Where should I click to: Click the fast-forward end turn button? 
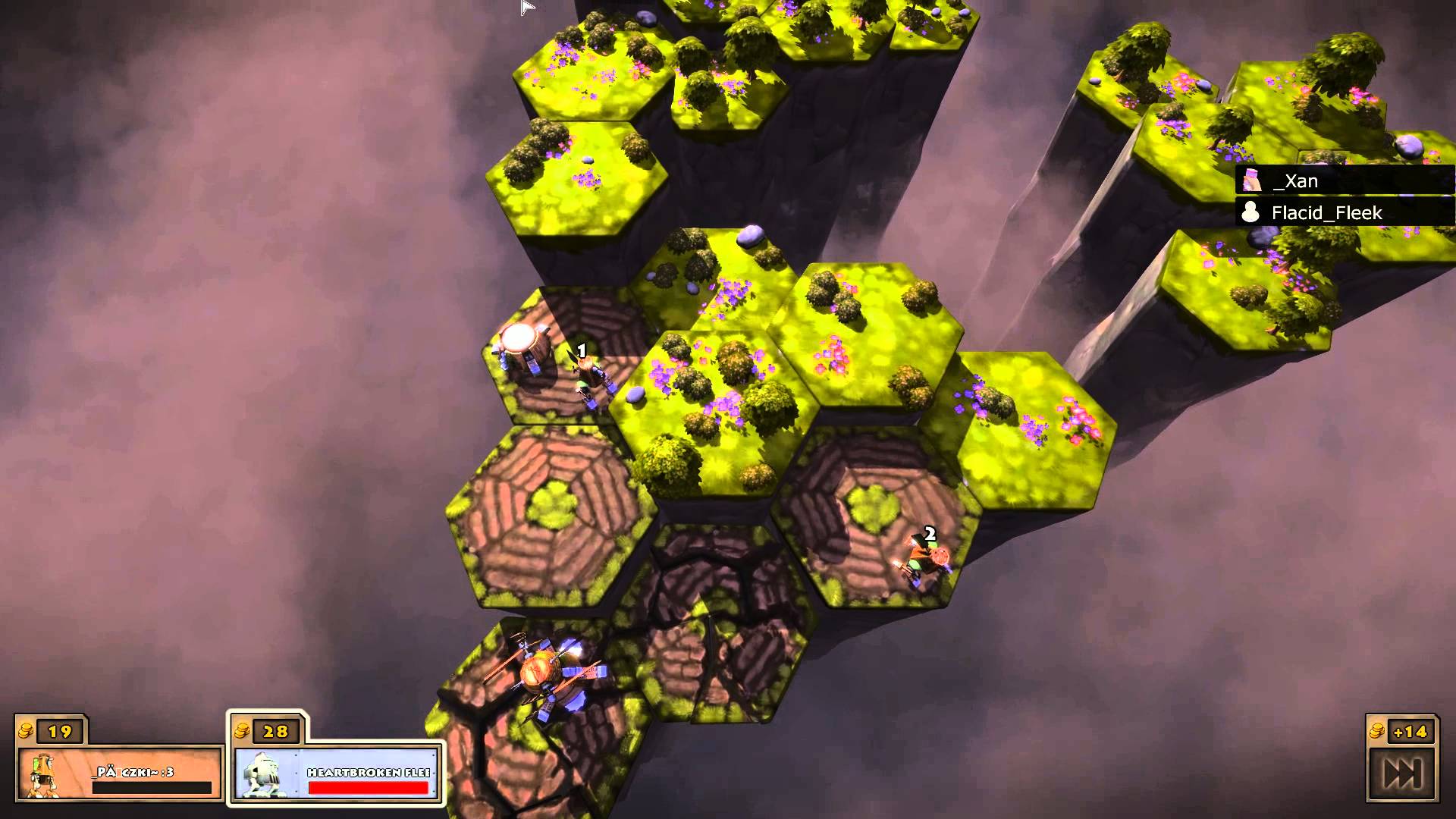click(1402, 773)
